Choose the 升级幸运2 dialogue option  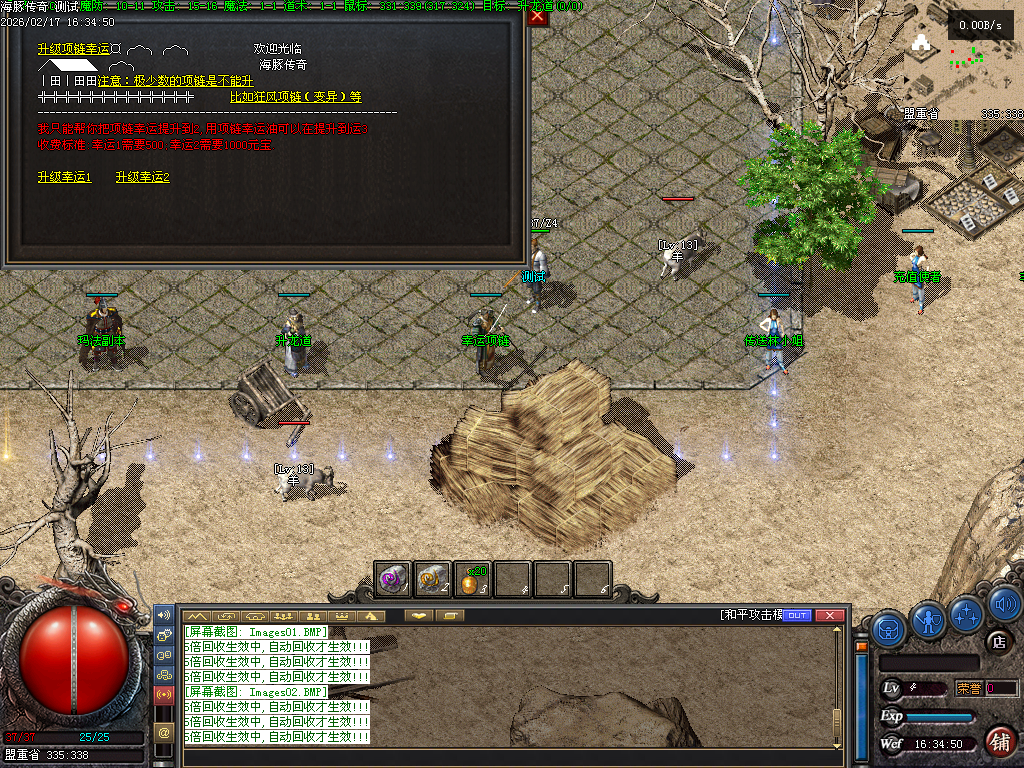click(142, 177)
